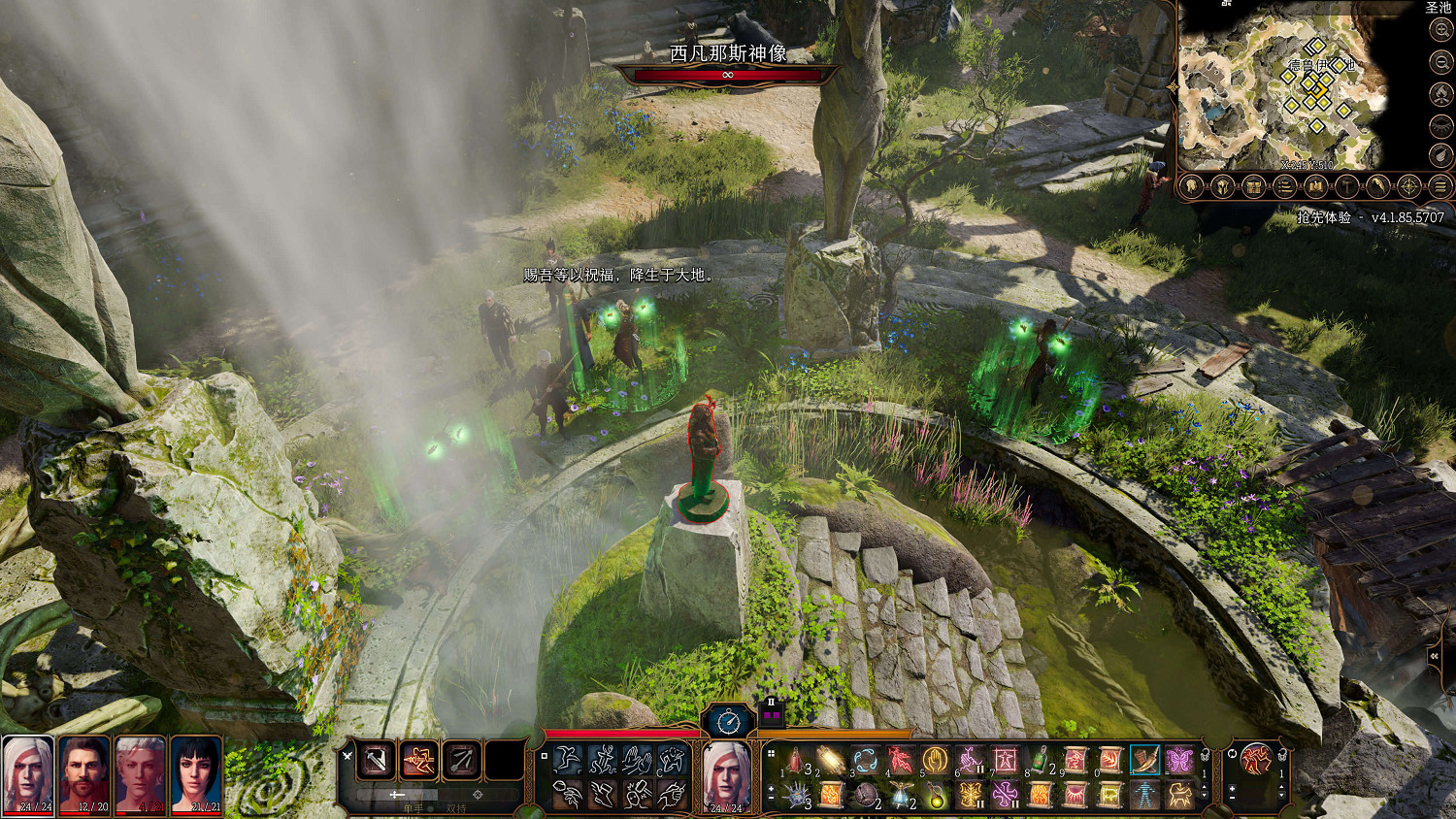
Task: Select the portrait showing 4/21 health
Action: click(x=140, y=772)
